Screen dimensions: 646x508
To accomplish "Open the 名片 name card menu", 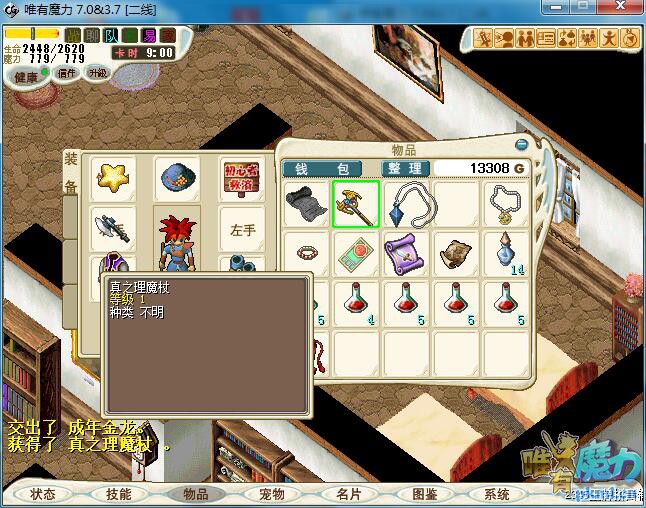I will tap(348, 494).
